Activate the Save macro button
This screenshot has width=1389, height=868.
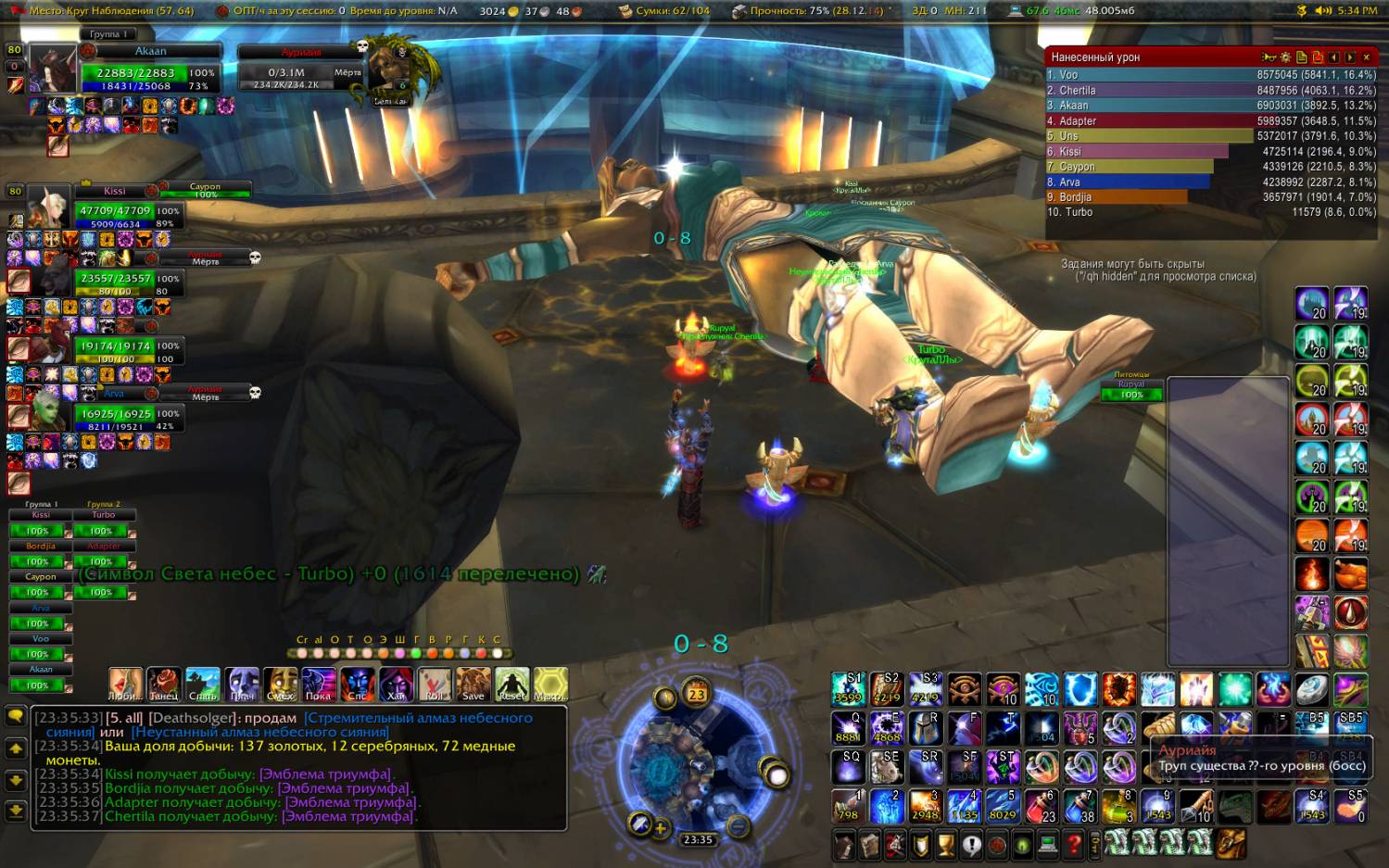point(473,684)
